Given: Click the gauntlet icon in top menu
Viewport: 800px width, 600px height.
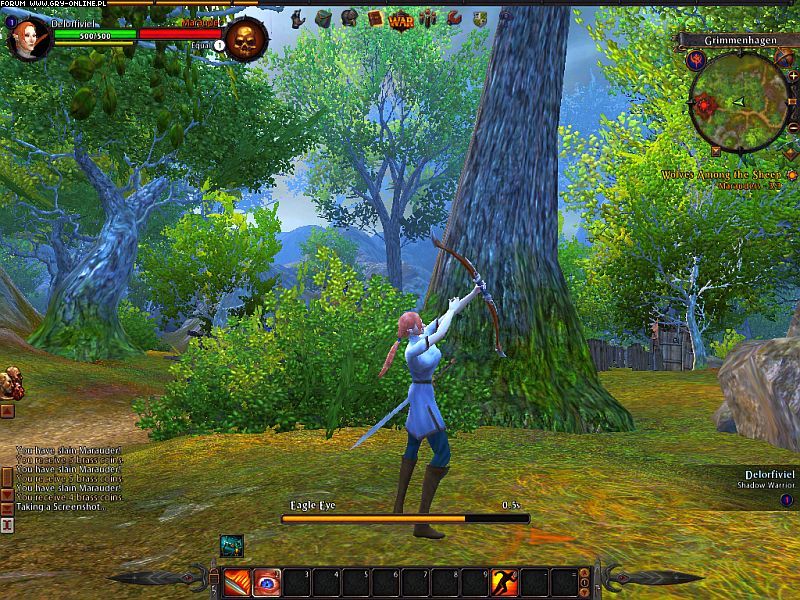Looking at the screenshot, I should (x=297, y=18).
